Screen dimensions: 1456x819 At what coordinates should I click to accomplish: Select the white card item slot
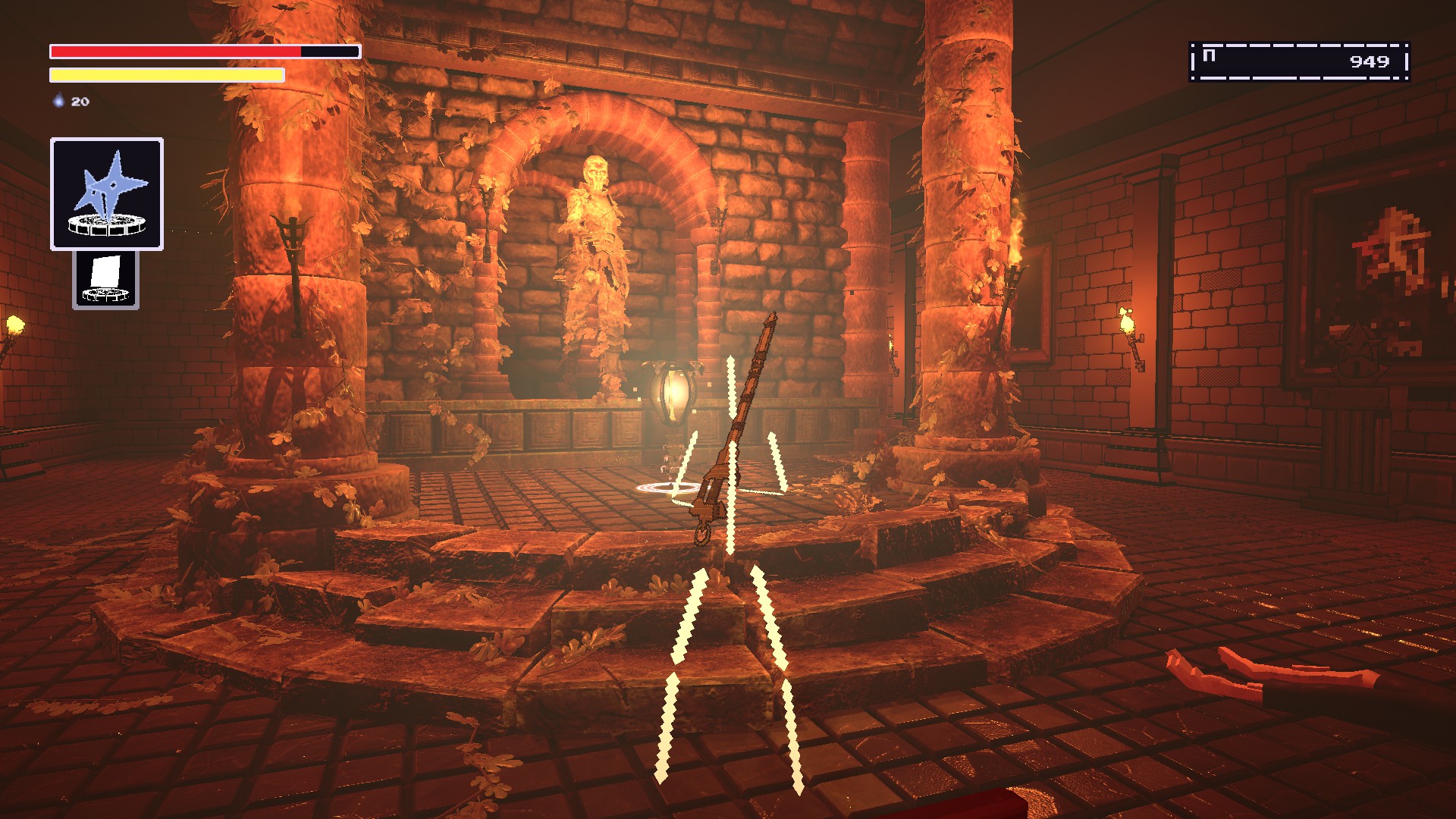click(105, 280)
